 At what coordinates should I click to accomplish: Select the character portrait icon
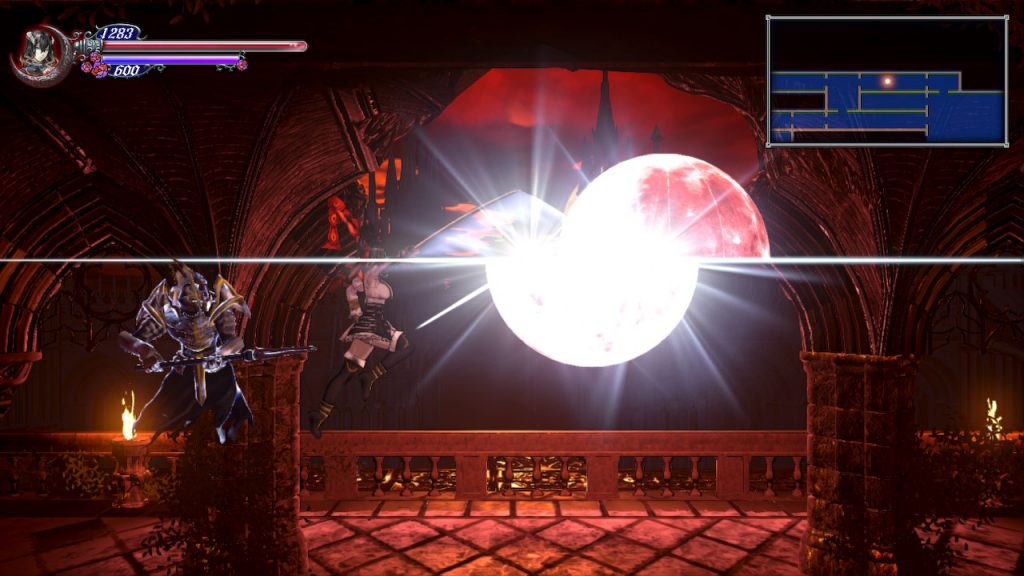(40, 51)
